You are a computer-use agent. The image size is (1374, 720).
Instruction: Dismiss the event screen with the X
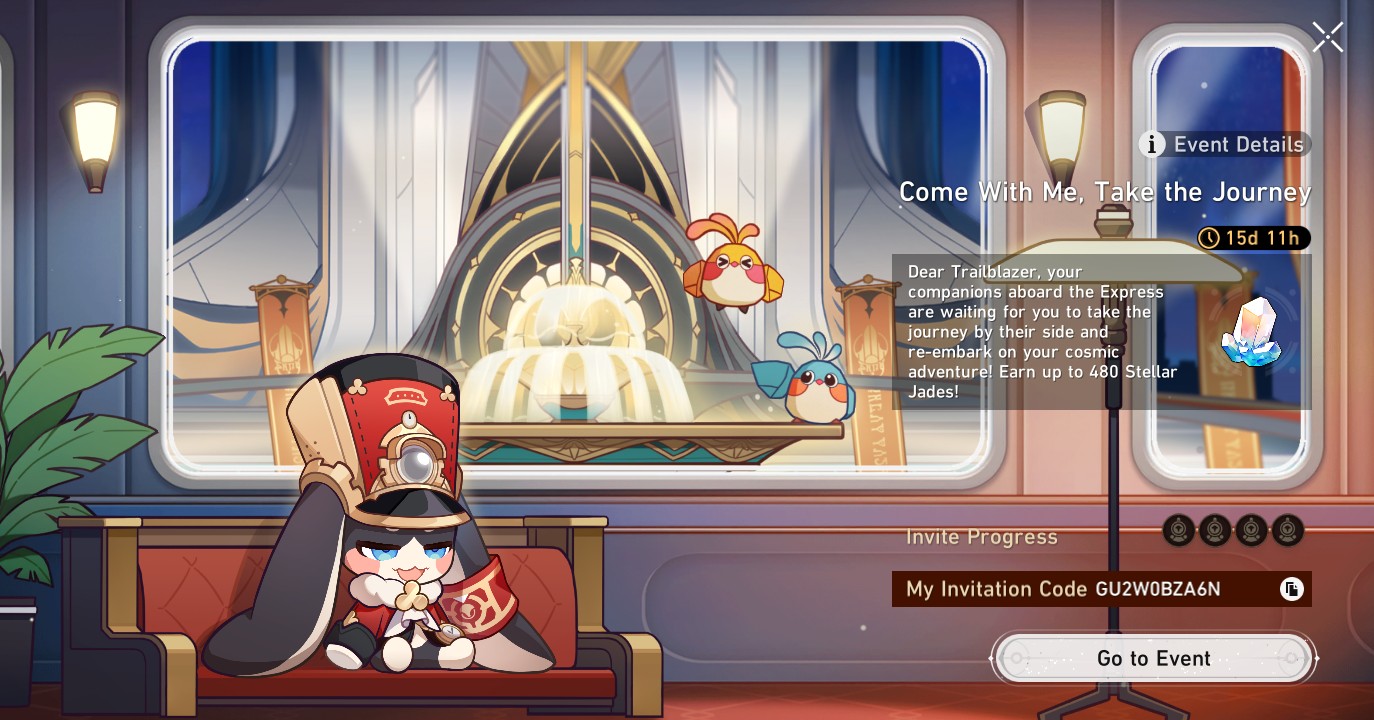[1328, 37]
